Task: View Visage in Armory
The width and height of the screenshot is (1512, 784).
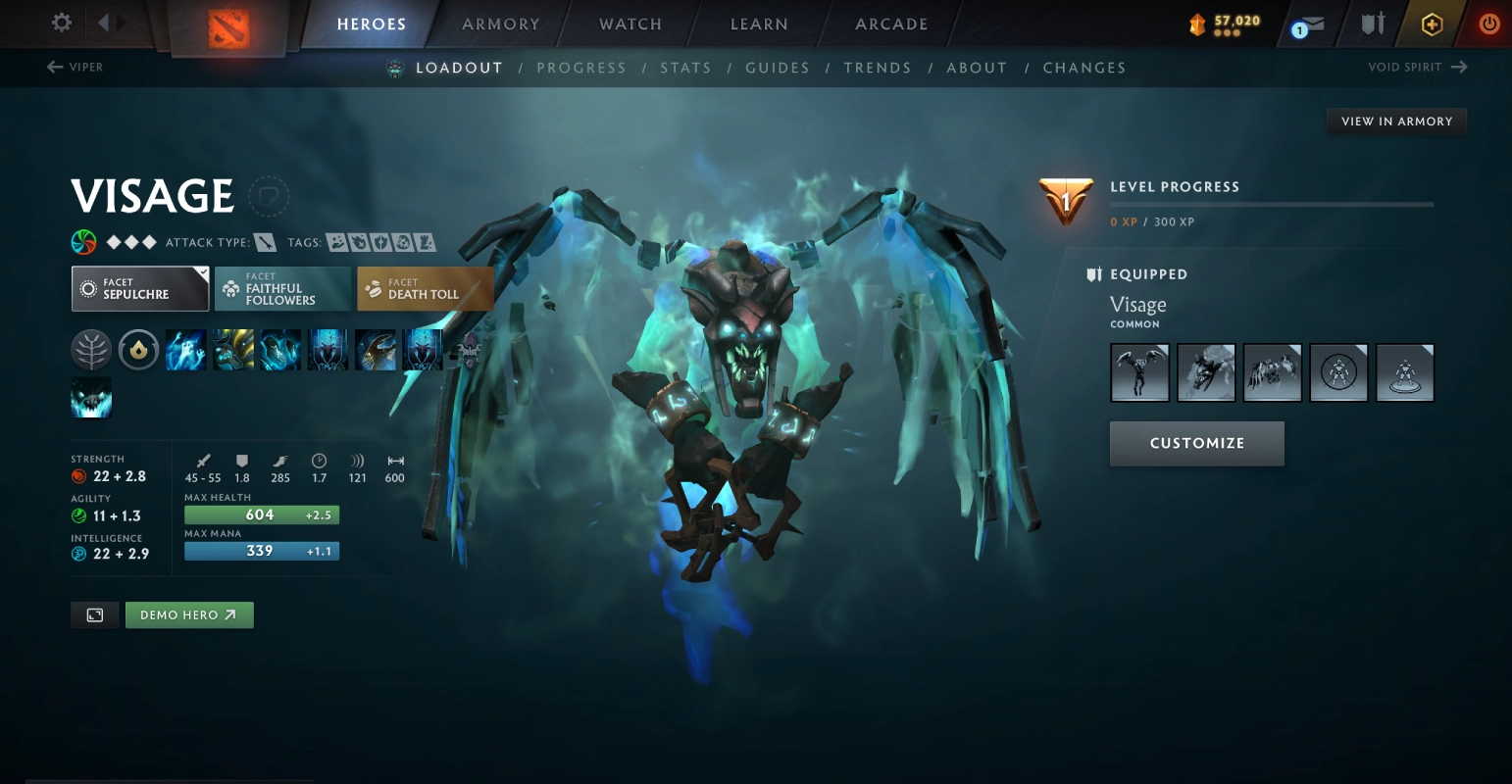Action: [x=1396, y=122]
